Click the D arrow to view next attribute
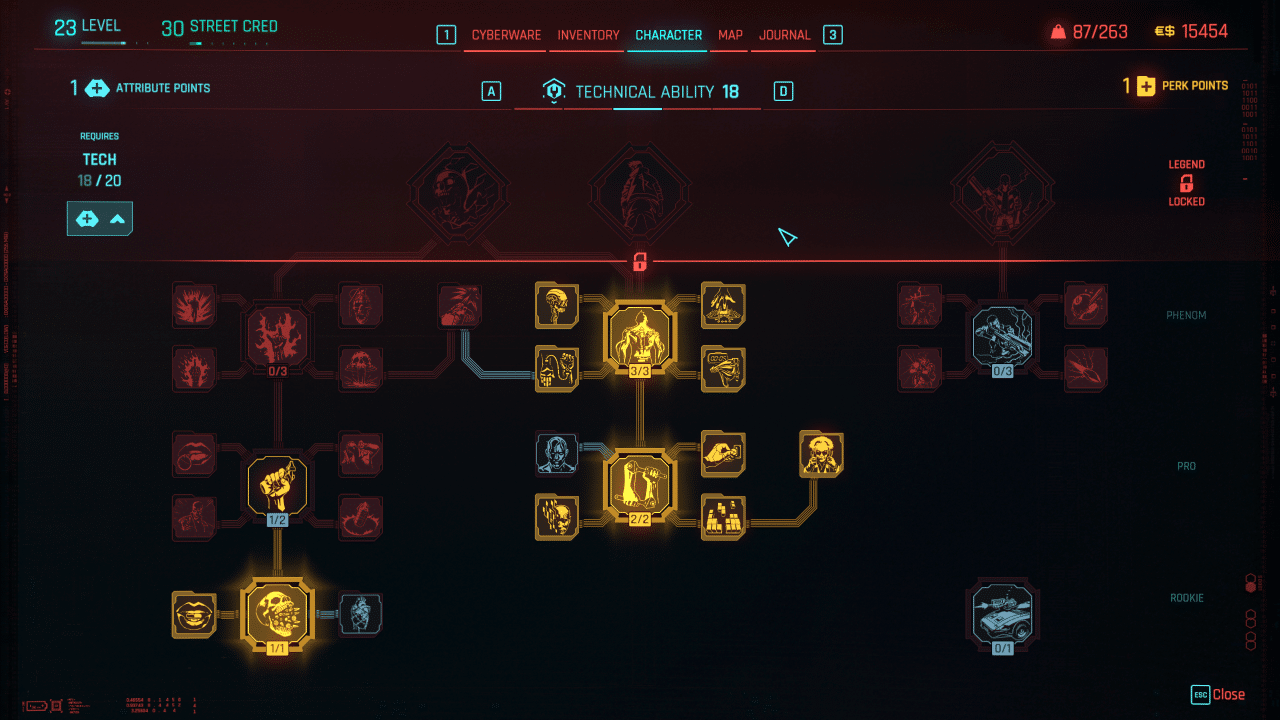 (783, 90)
